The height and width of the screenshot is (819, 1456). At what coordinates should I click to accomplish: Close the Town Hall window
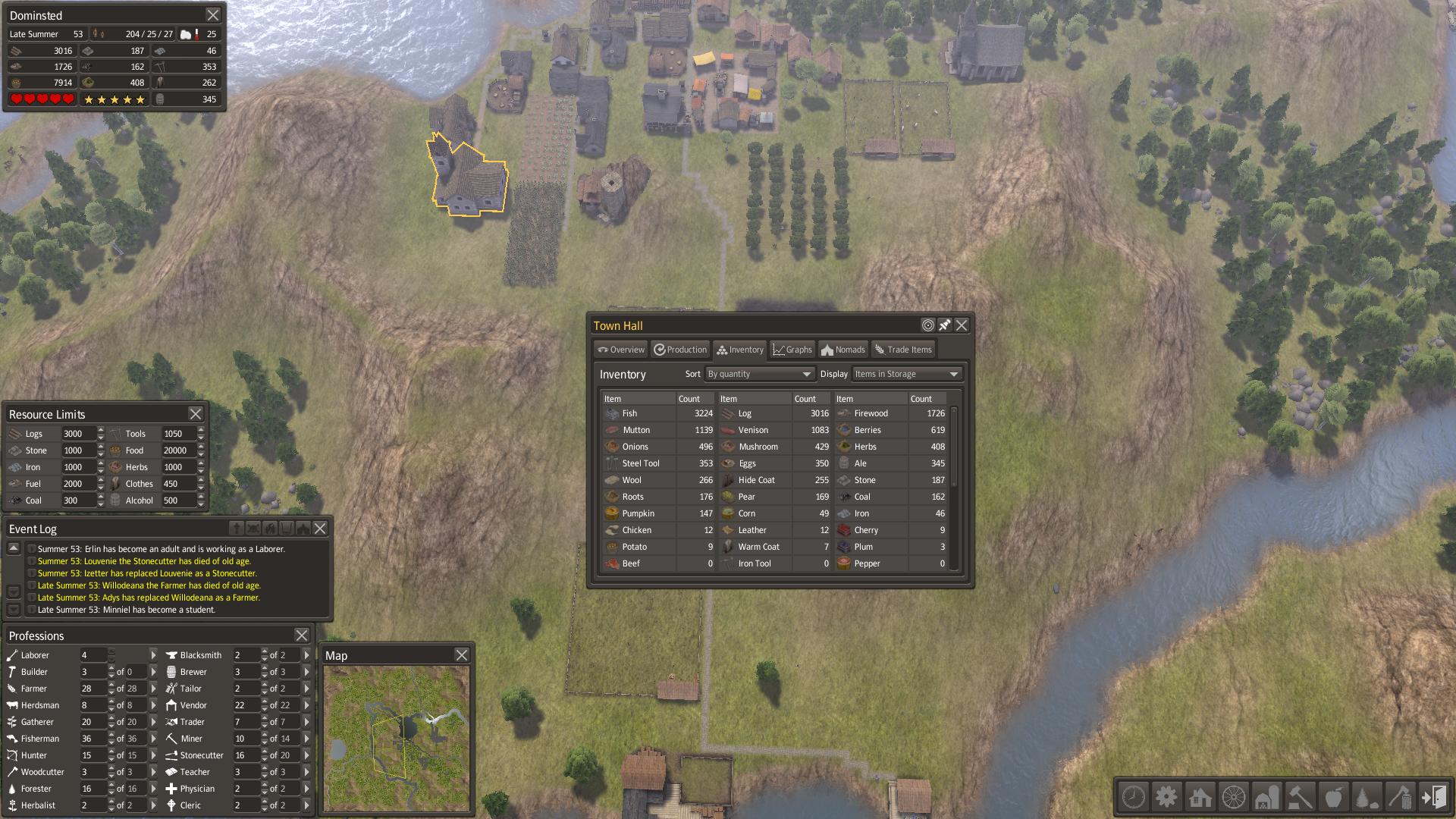coord(962,325)
